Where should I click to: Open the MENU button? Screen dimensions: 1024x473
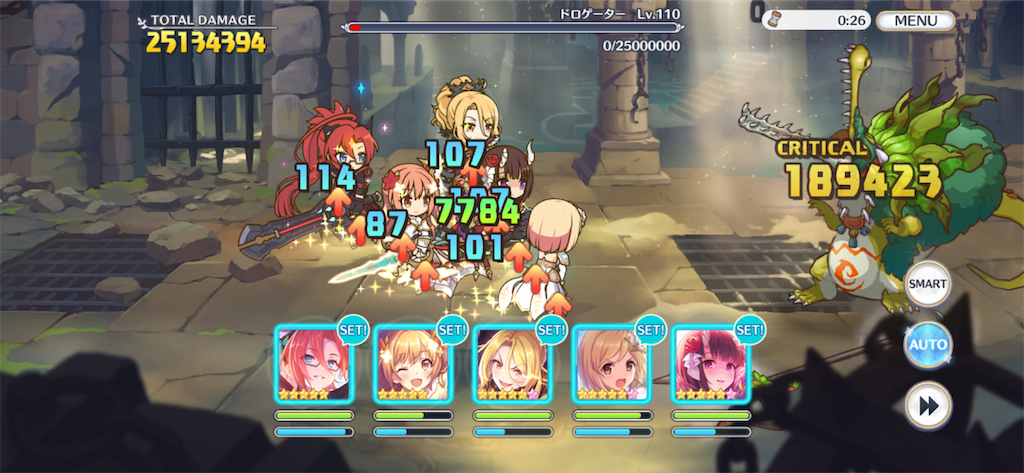[915, 20]
